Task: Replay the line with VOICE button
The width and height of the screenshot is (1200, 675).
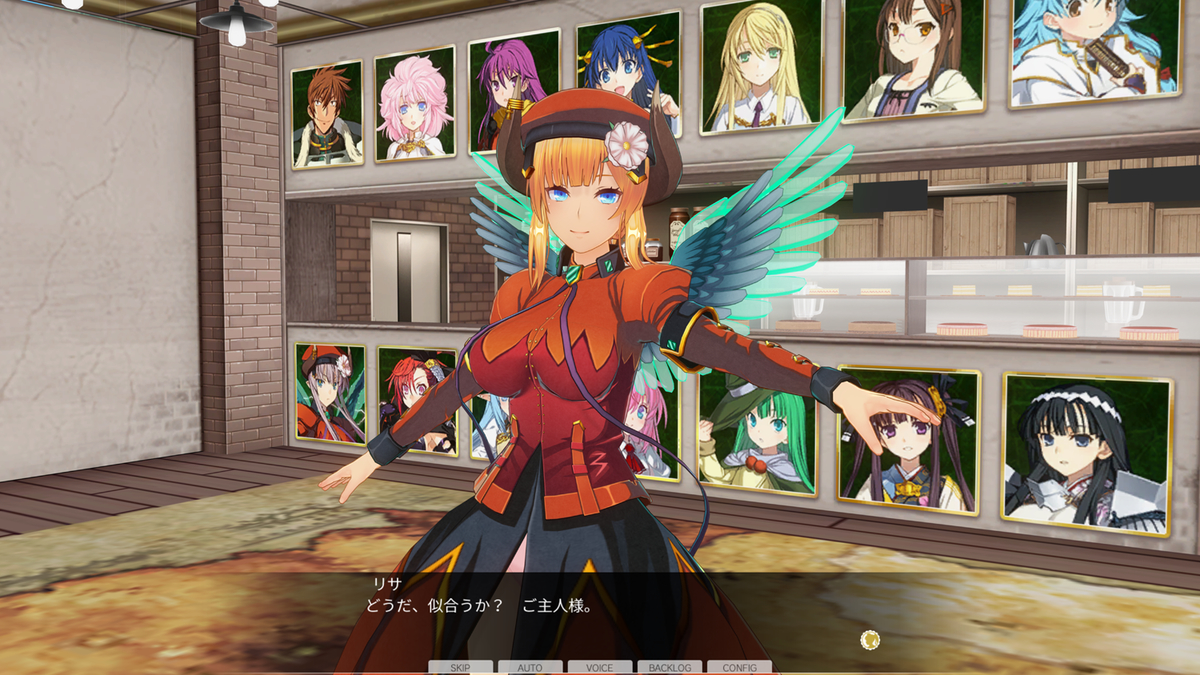Action: 600,667
